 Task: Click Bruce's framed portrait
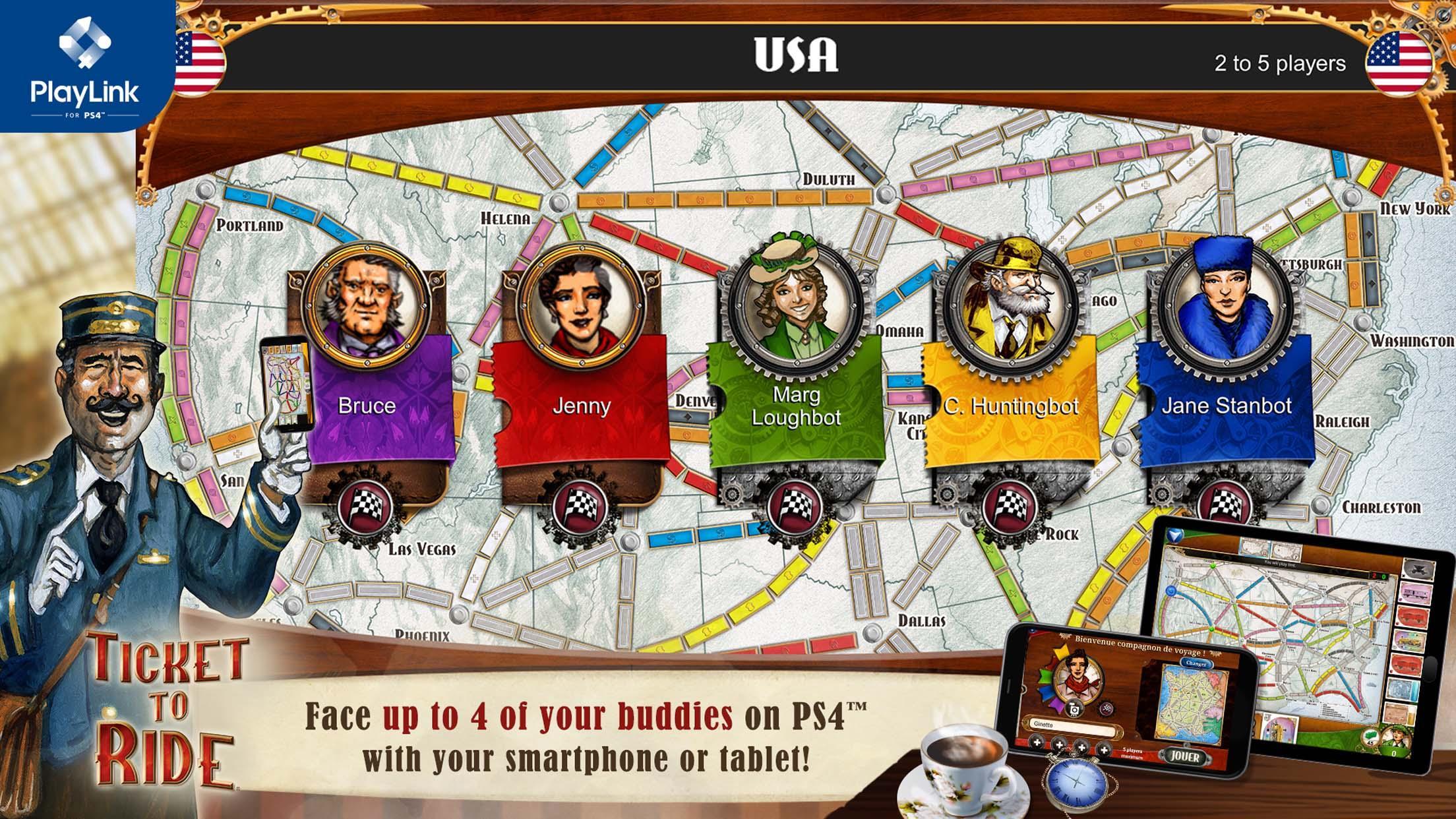pyautogui.click(x=366, y=303)
